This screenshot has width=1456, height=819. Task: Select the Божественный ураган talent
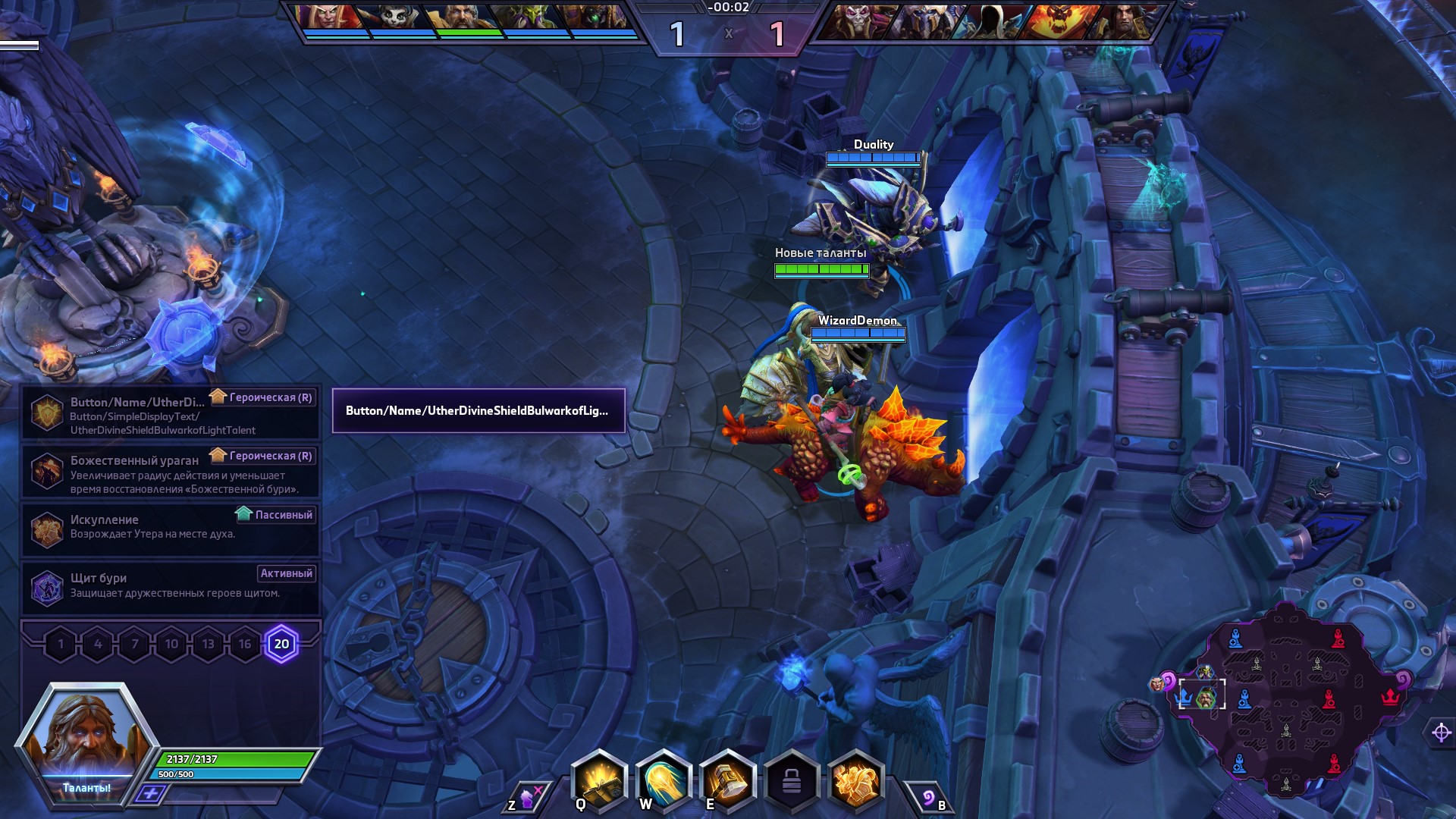(x=171, y=472)
